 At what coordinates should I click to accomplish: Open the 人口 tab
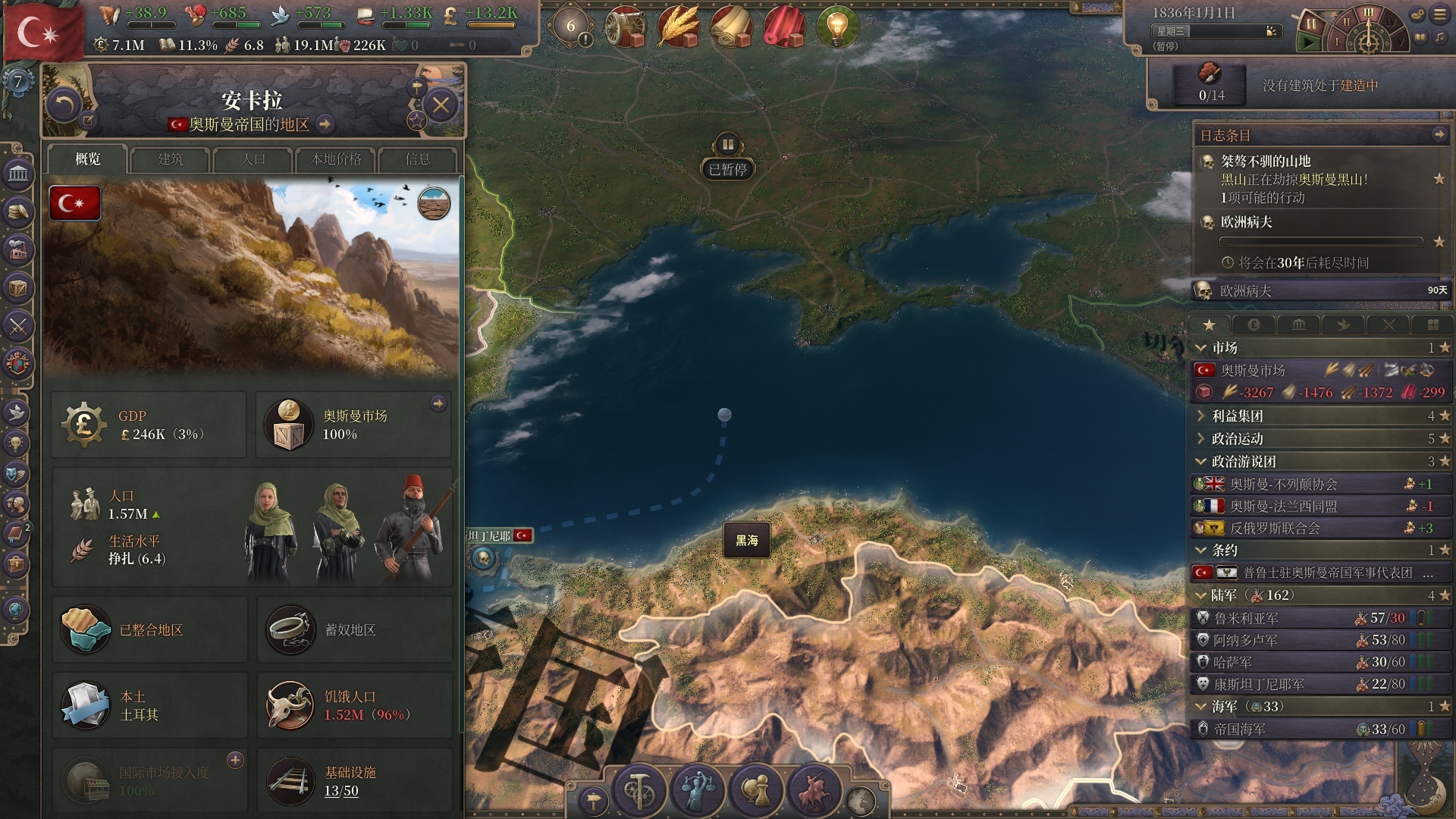[x=253, y=159]
